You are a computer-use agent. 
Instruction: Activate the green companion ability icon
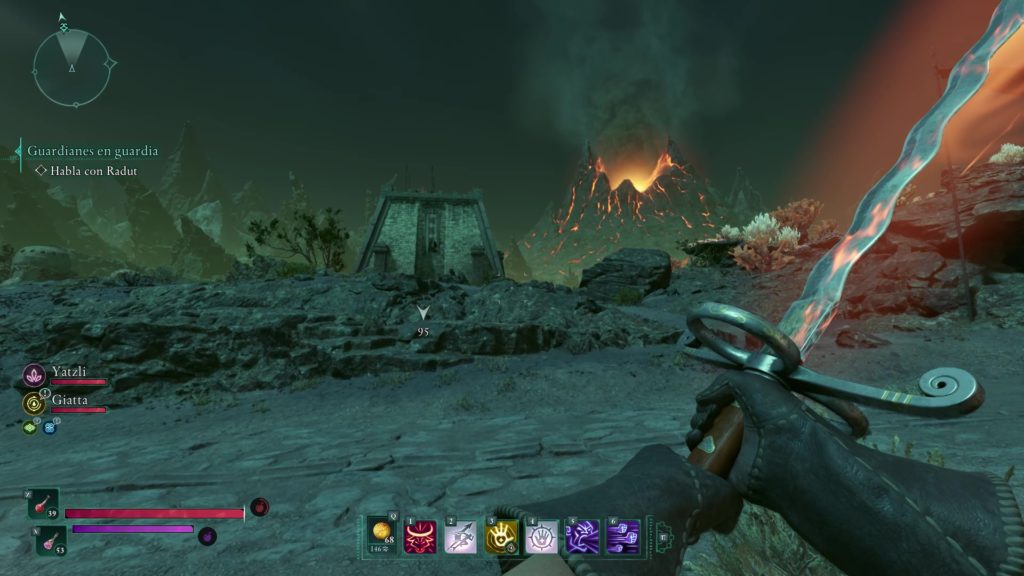[31, 427]
